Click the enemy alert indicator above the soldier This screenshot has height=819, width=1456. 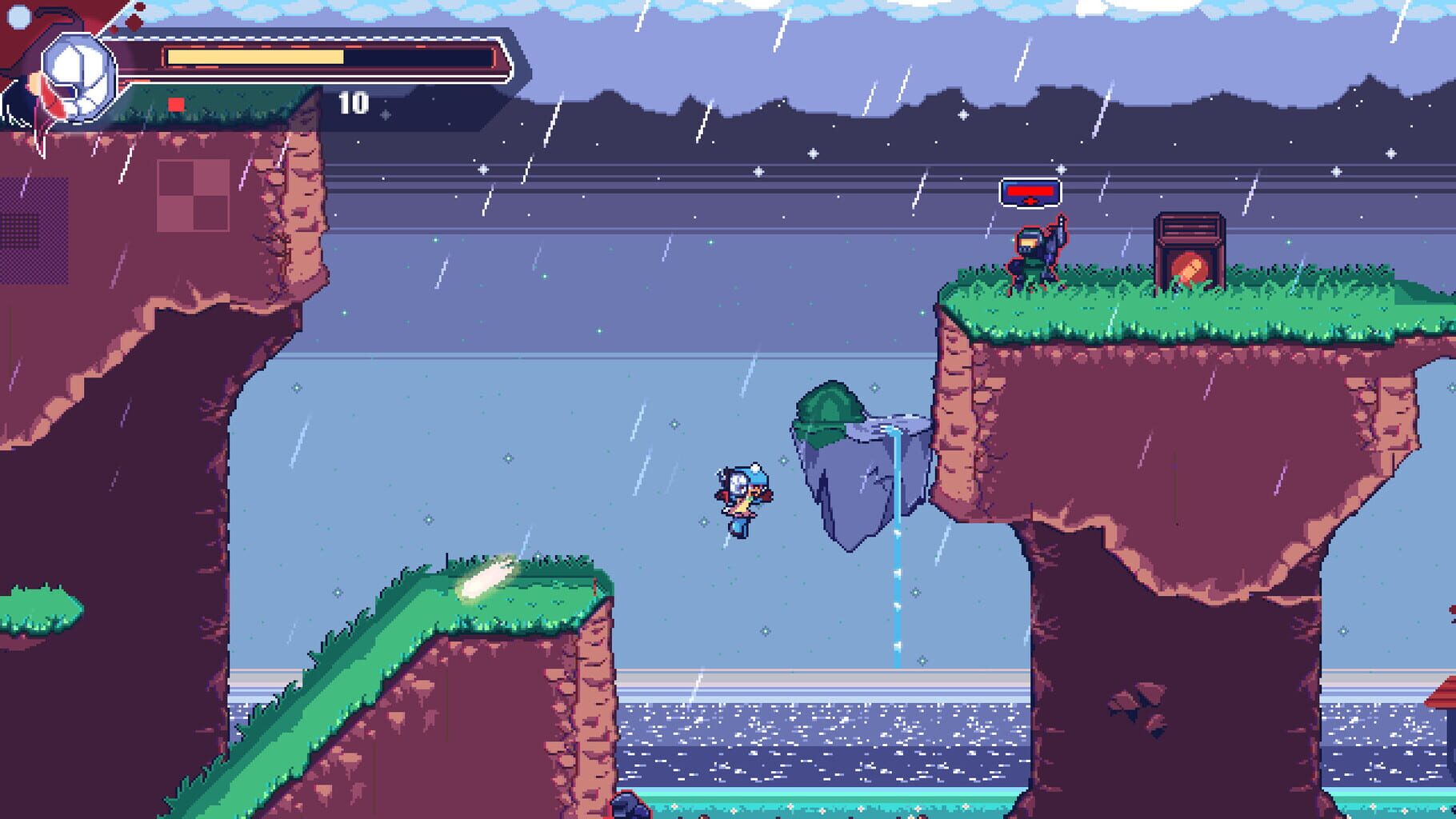1030,190
